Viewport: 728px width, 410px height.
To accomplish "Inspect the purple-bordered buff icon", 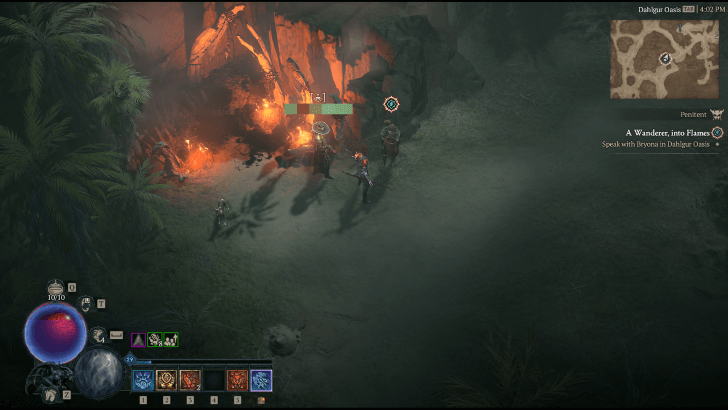I will tap(138, 340).
